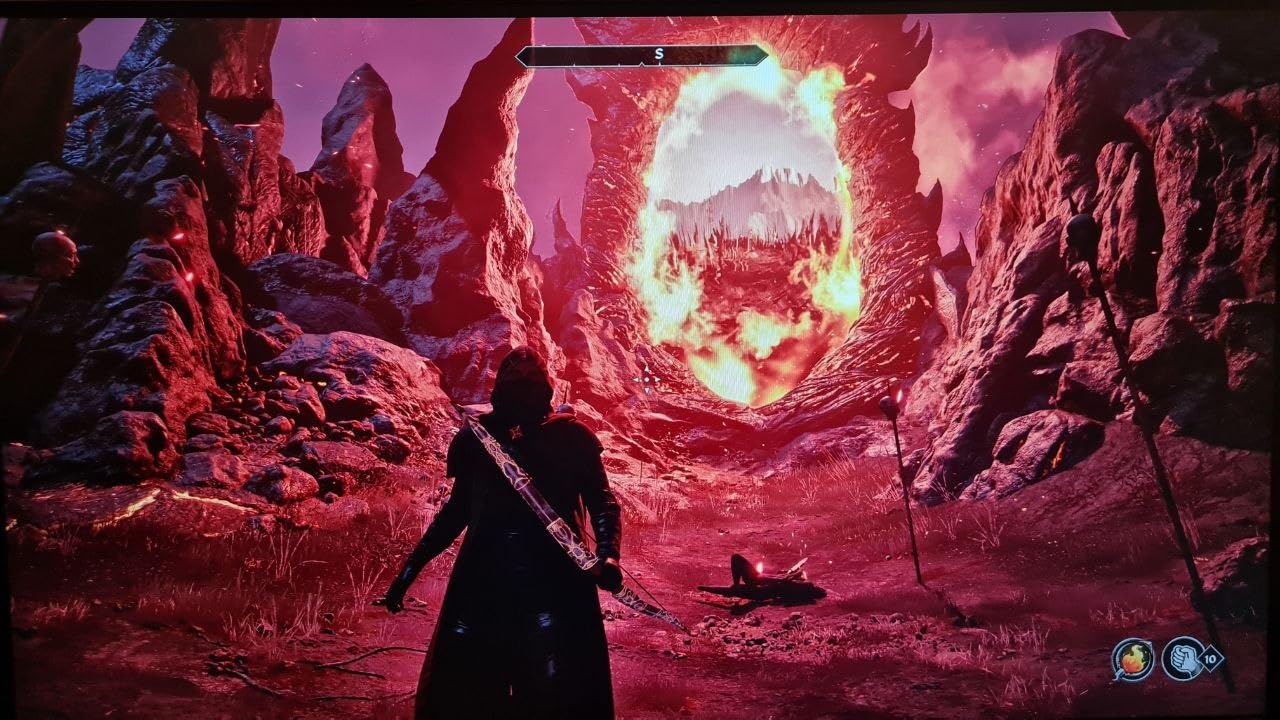This screenshot has width=1280, height=720.
Task: Click the compass bar showing S
Action: [x=643, y=56]
